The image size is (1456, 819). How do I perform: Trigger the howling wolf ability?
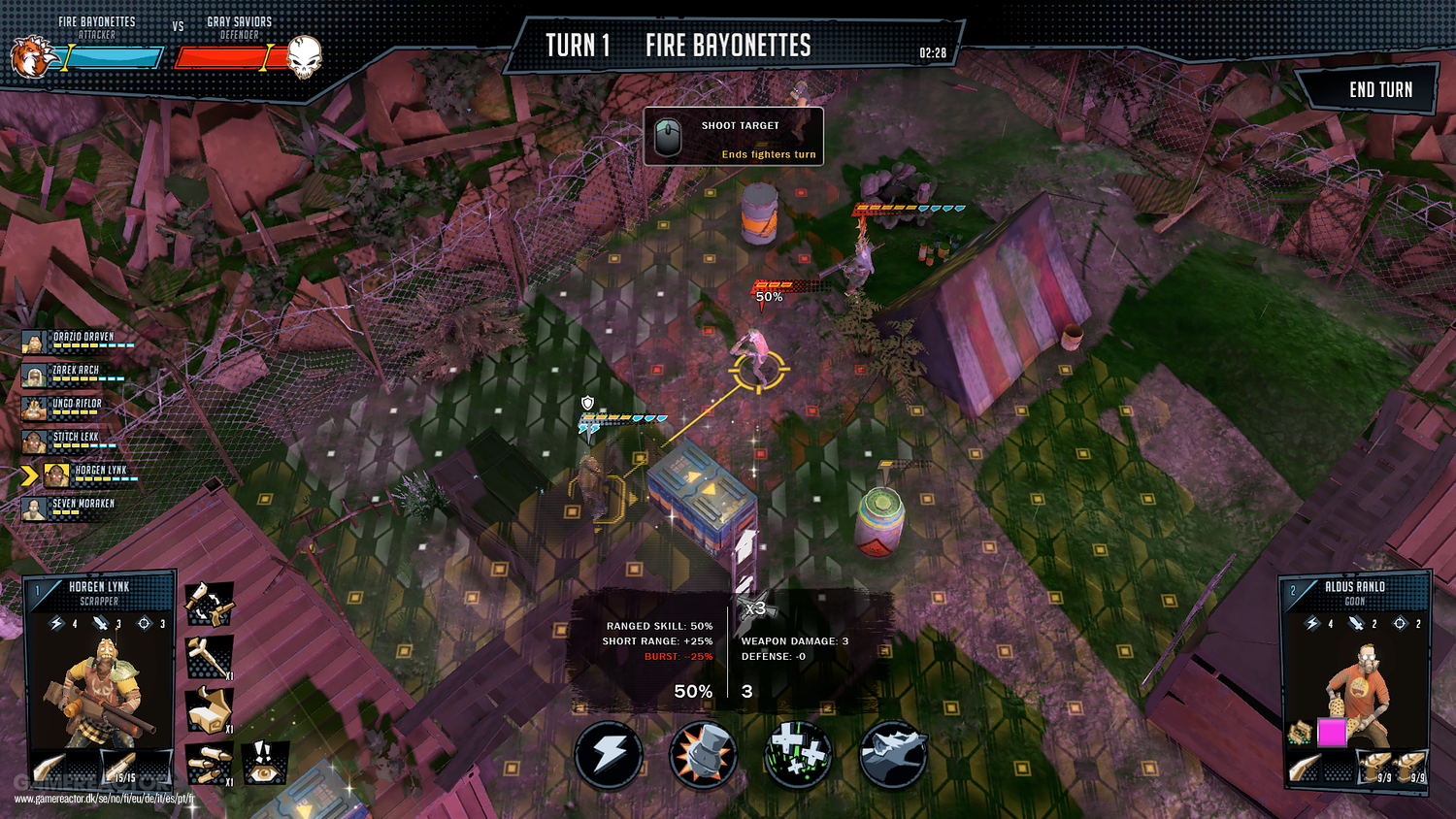[893, 754]
